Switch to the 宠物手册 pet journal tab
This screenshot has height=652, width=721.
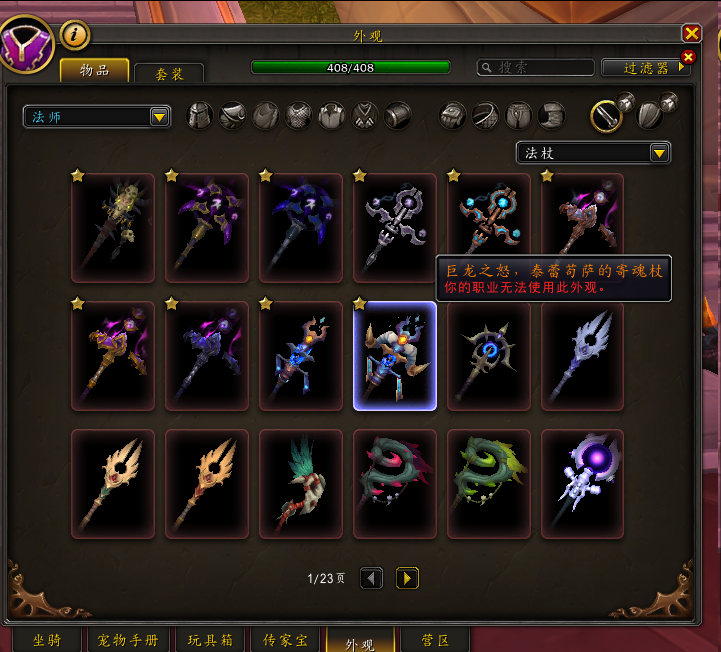coord(128,640)
